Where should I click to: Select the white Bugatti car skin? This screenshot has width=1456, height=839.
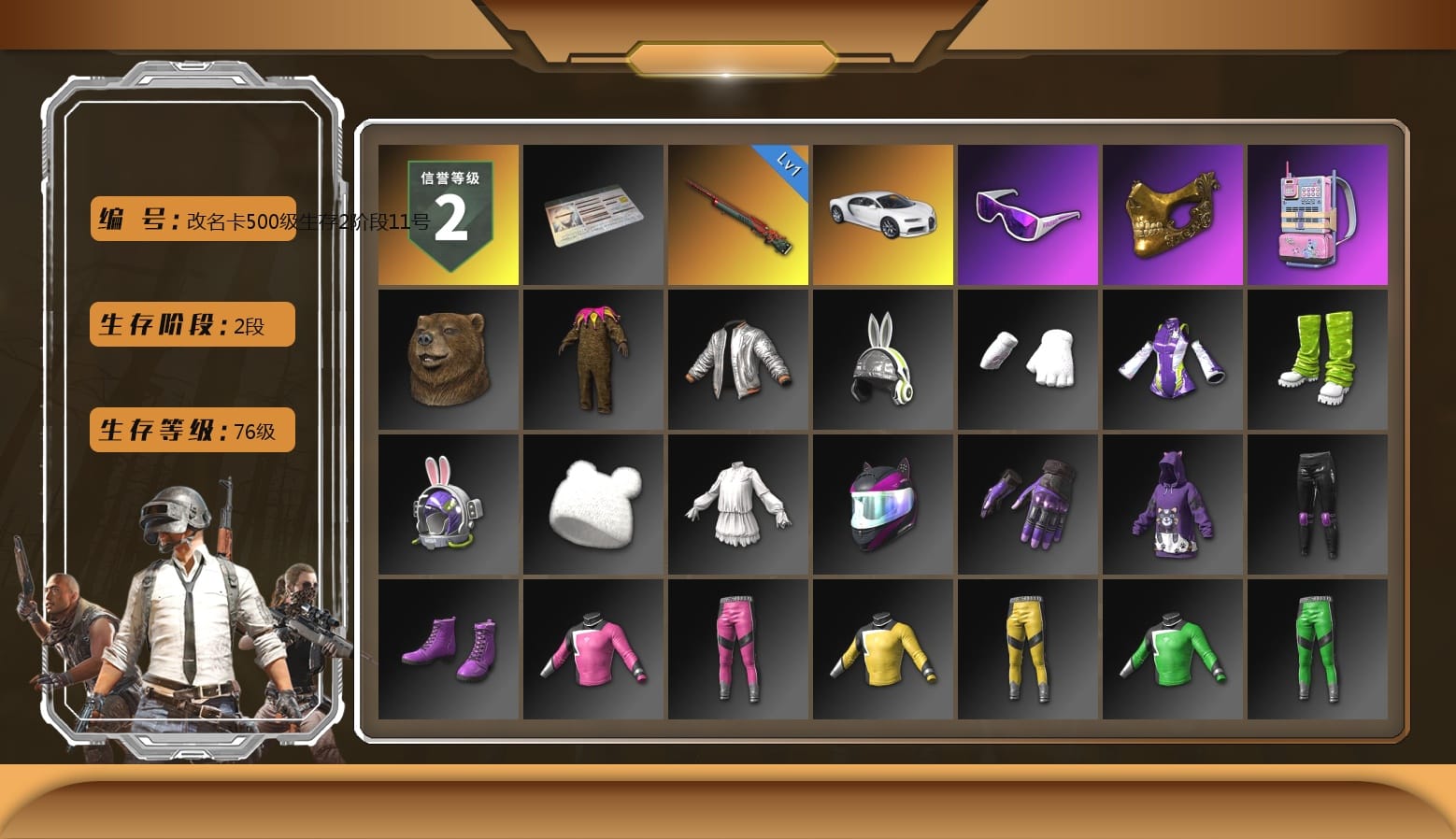tap(882, 214)
